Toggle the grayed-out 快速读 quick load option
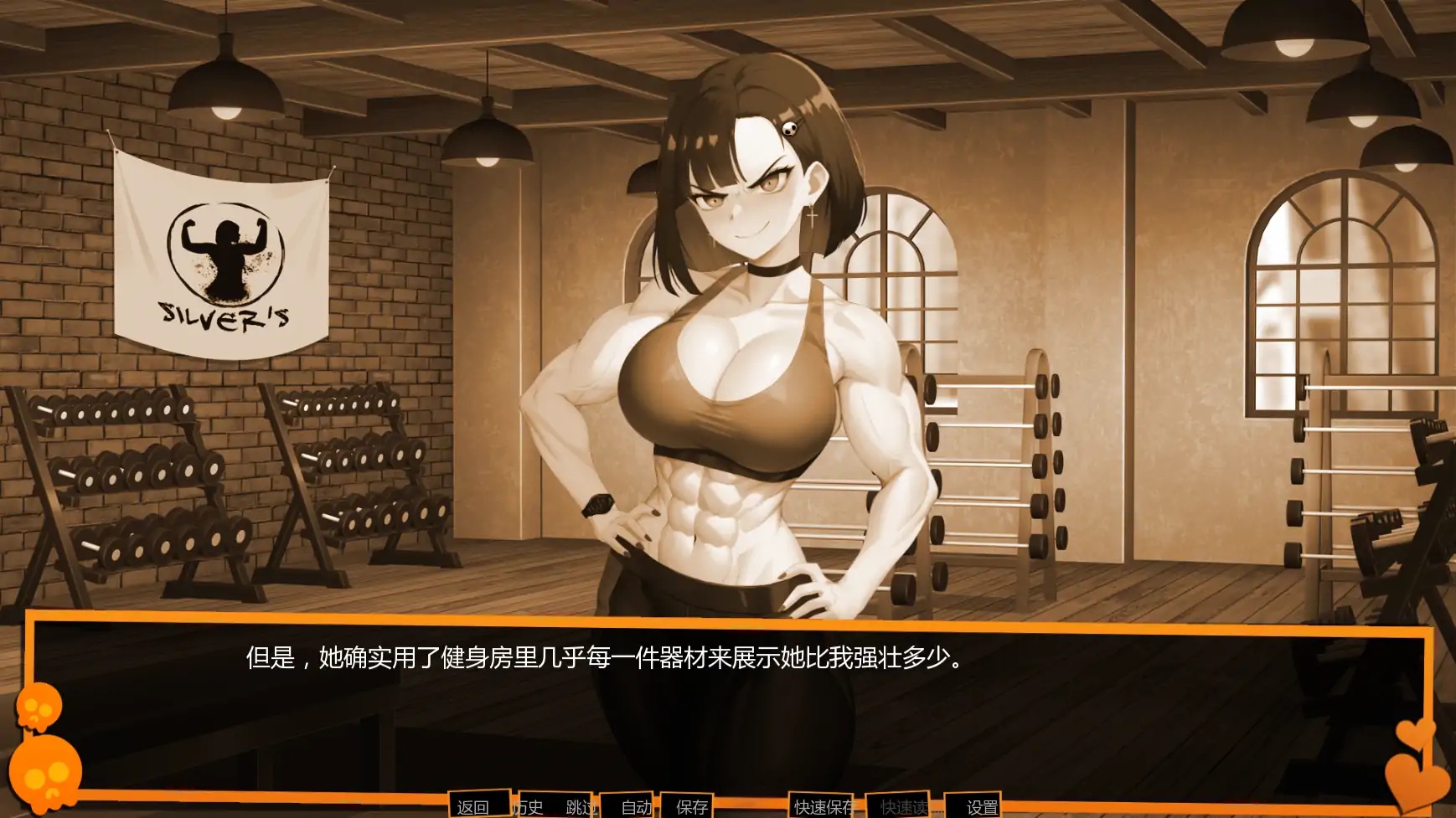 (x=903, y=807)
